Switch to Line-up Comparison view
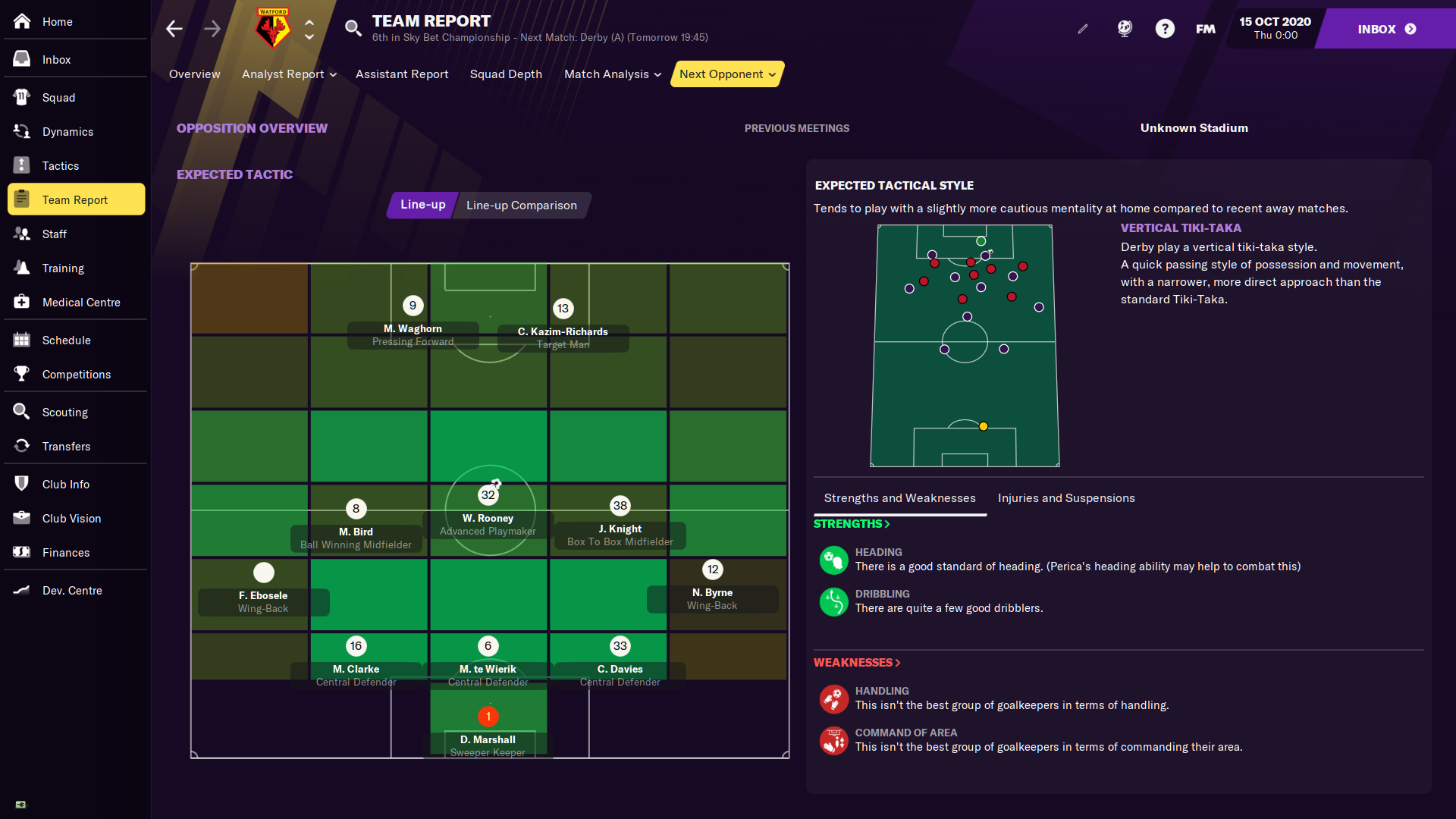 (521, 206)
